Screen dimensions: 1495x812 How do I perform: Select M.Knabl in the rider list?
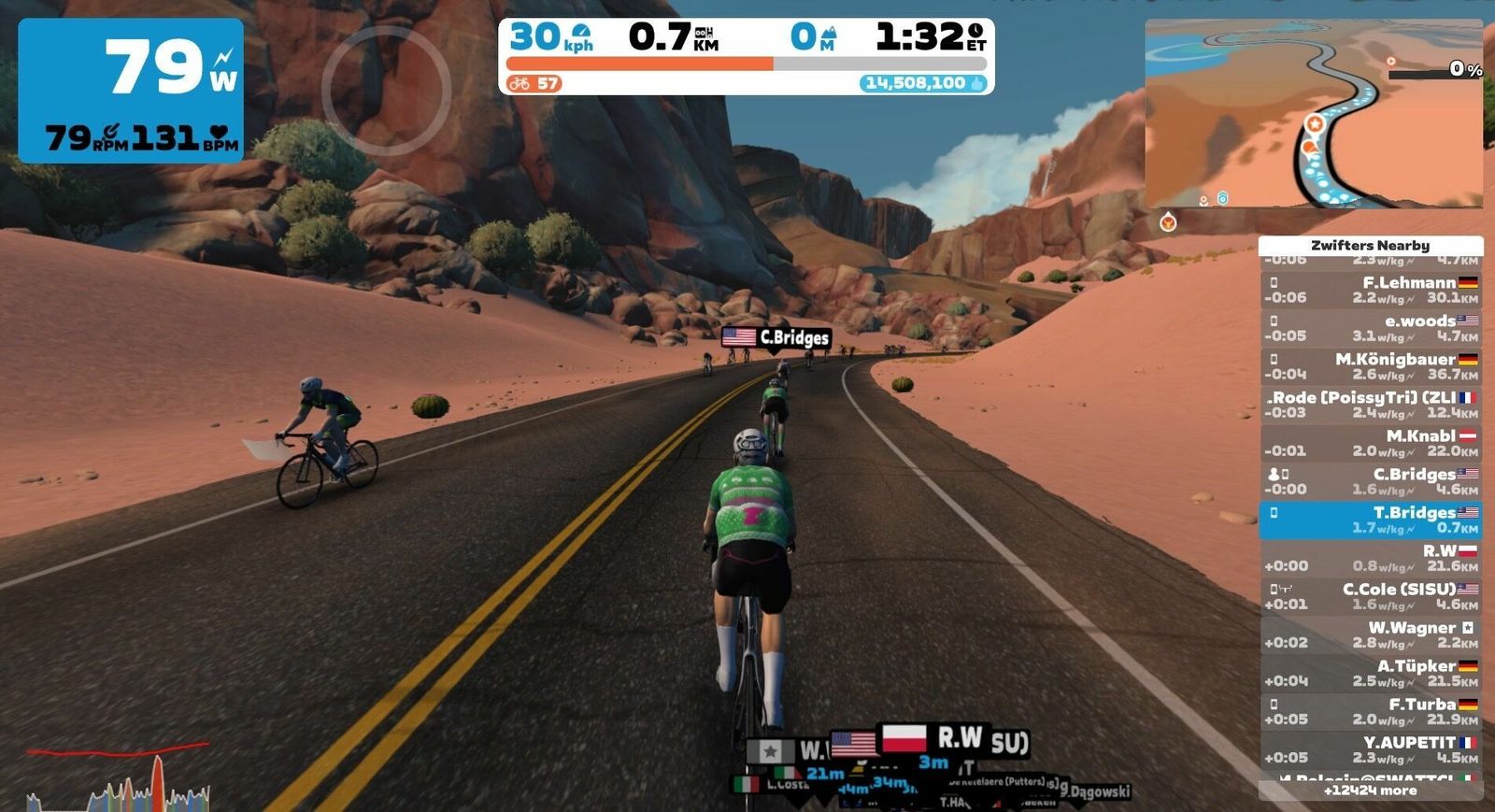[1371, 443]
